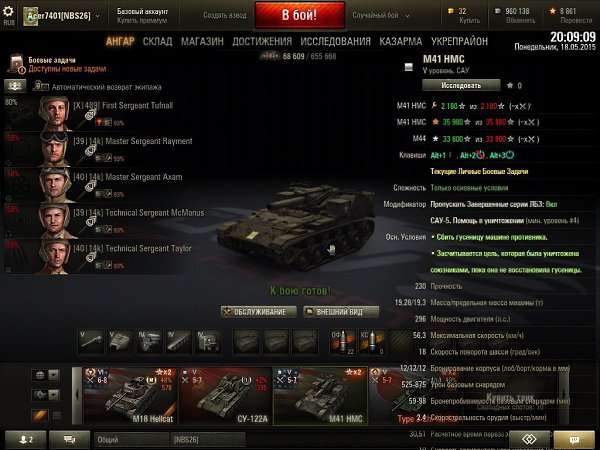Go to the ИССЛЕДОВАНИЯ tab

pos(336,42)
